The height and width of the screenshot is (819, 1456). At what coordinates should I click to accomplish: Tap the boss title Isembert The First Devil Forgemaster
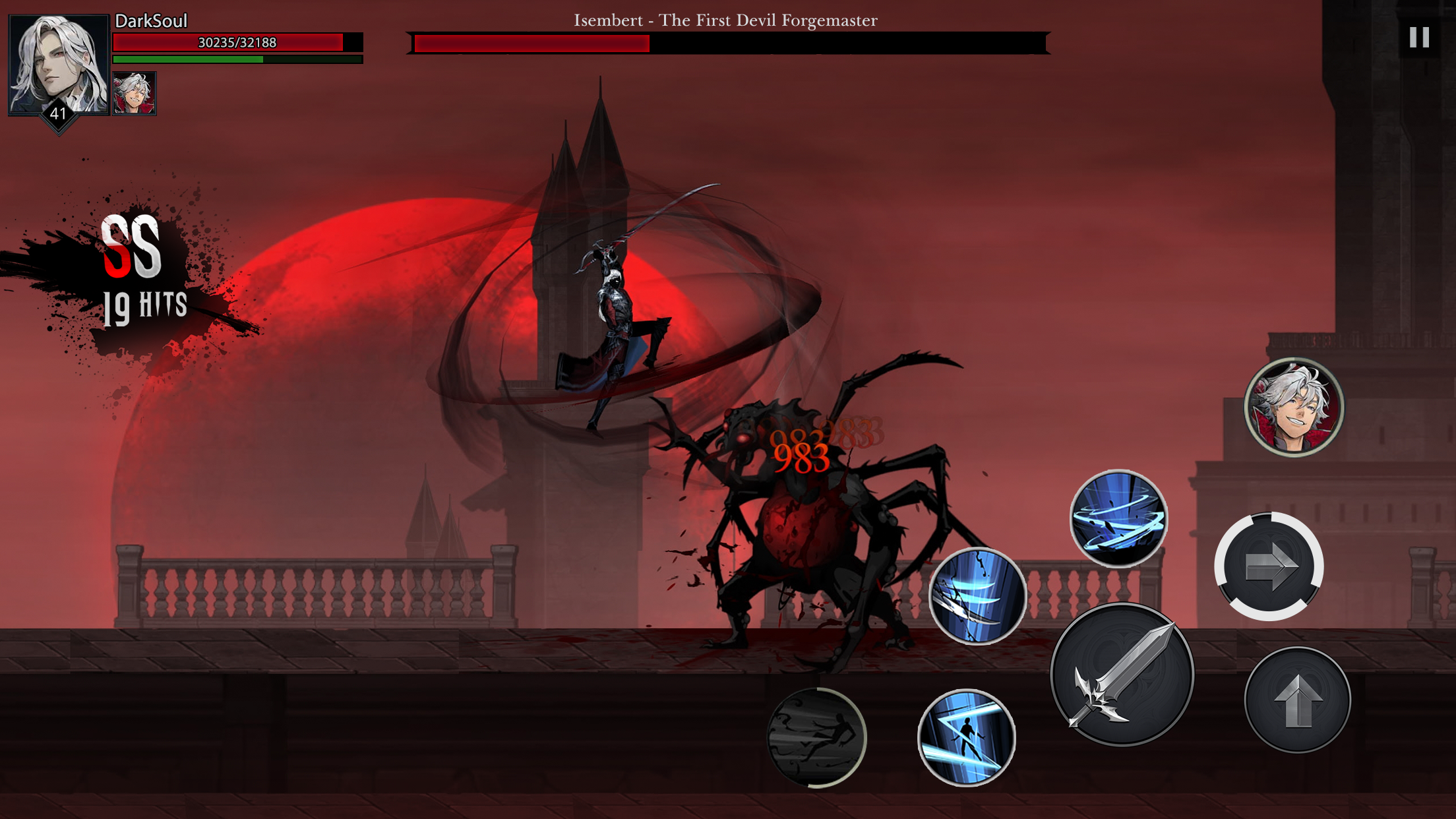[x=725, y=20]
